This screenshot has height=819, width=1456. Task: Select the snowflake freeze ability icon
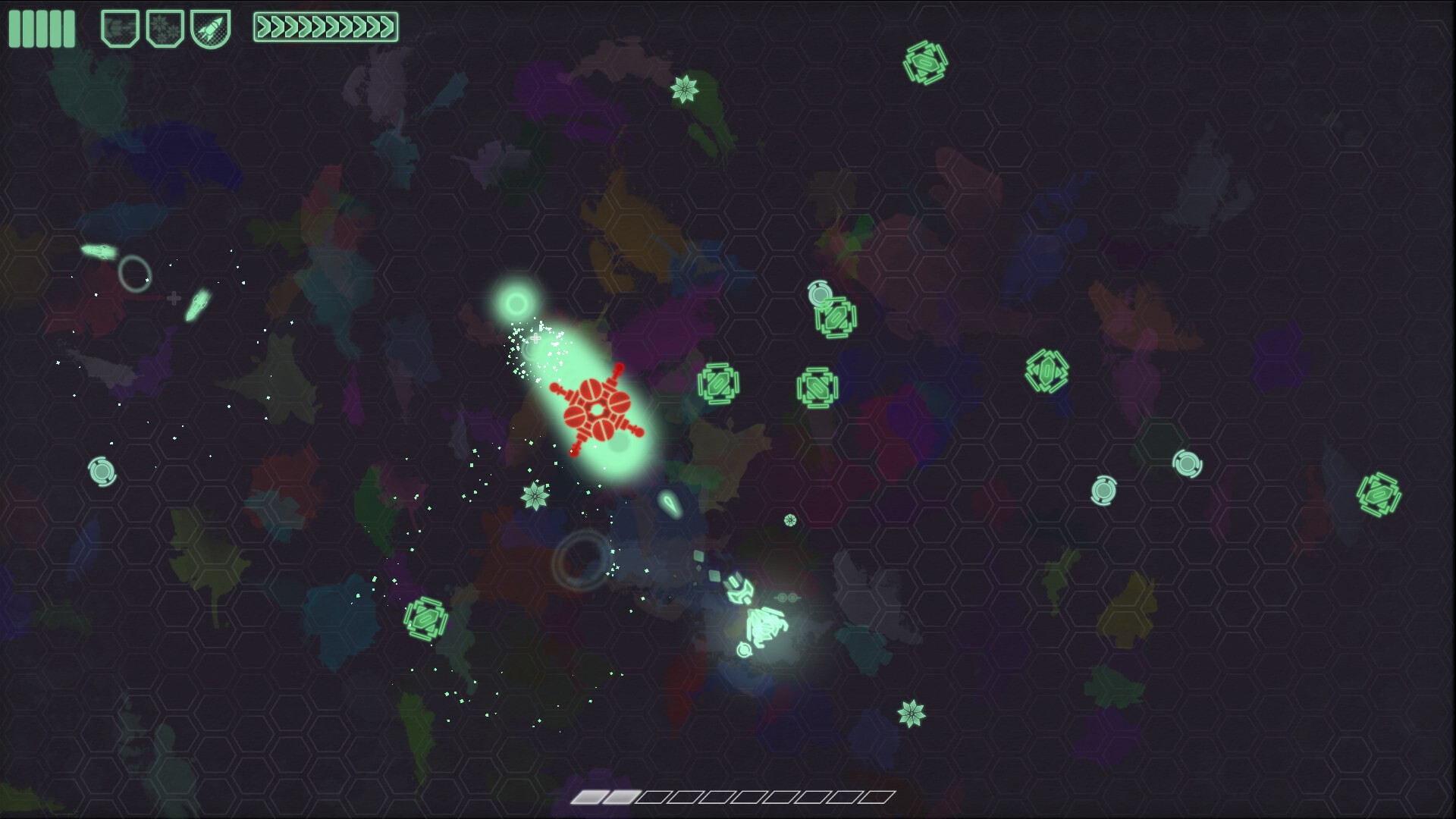pos(165,28)
